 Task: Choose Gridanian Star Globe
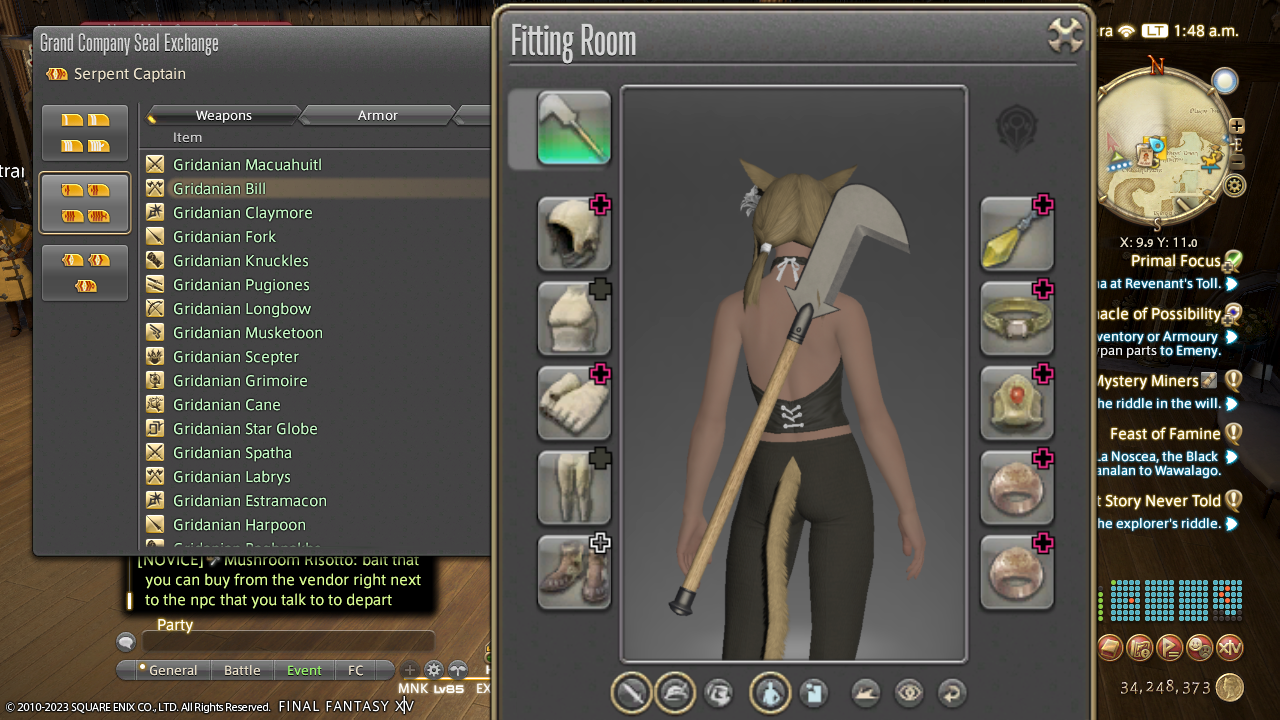coord(245,429)
